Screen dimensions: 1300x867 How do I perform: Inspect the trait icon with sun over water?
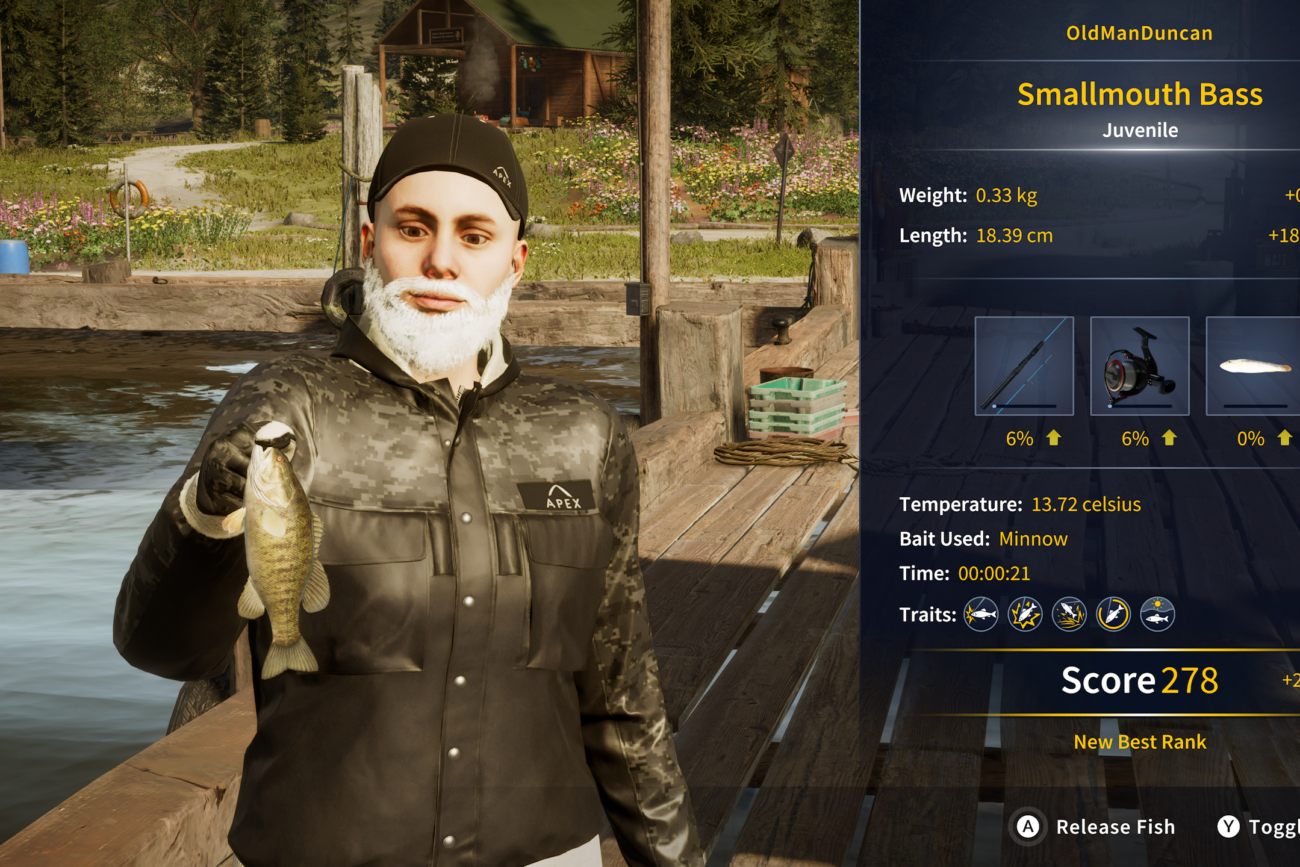pos(1157,614)
